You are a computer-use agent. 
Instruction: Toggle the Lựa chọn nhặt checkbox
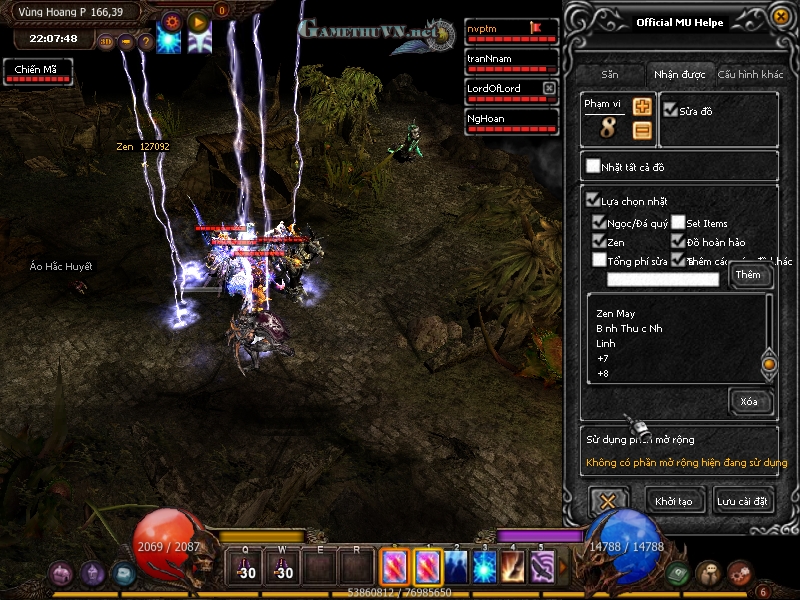[x=593, y=201]
